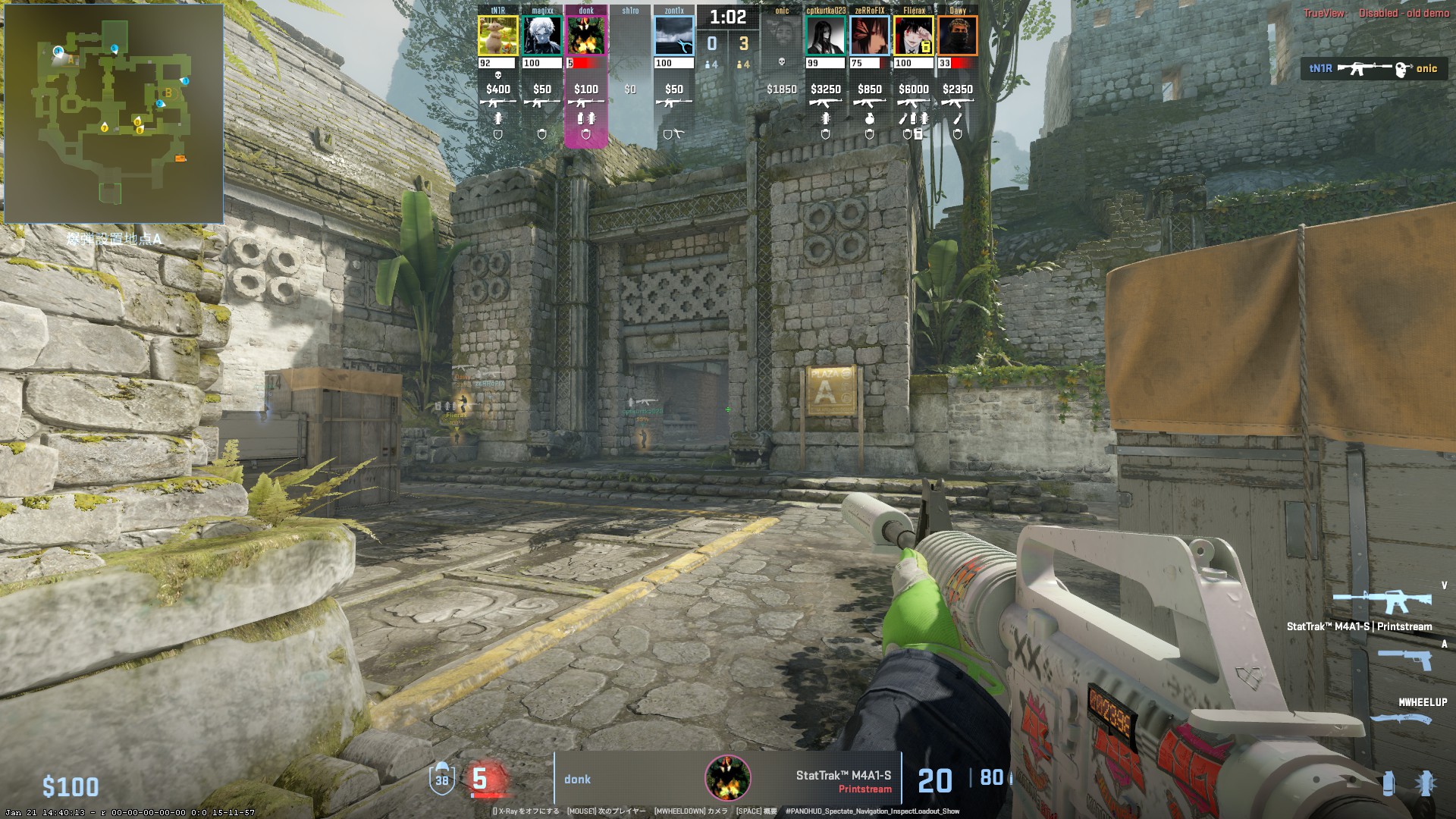
Task: Open the radar minimap
Action: click(114, 114)
